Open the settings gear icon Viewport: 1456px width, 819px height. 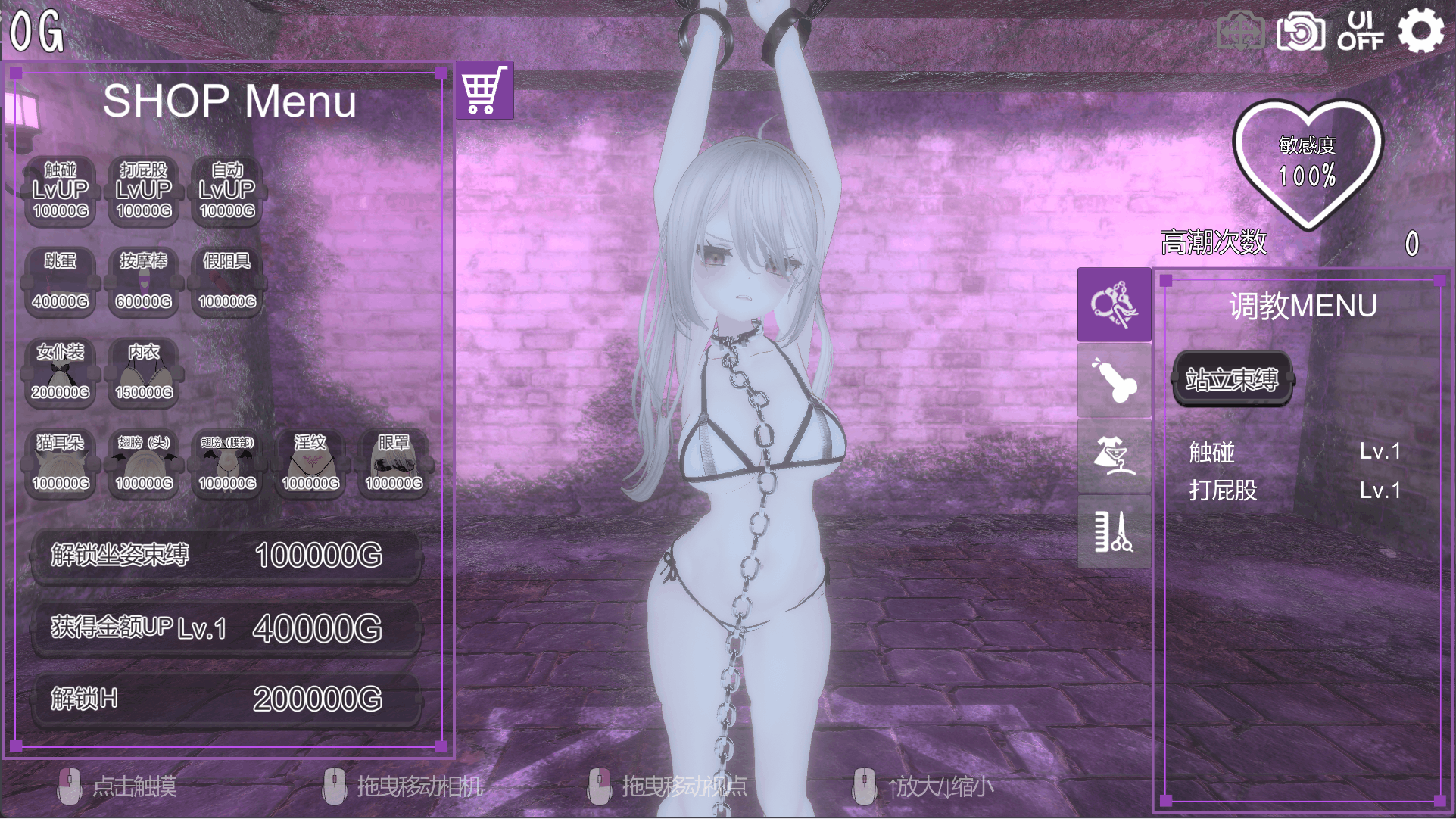click(1420, 31)
